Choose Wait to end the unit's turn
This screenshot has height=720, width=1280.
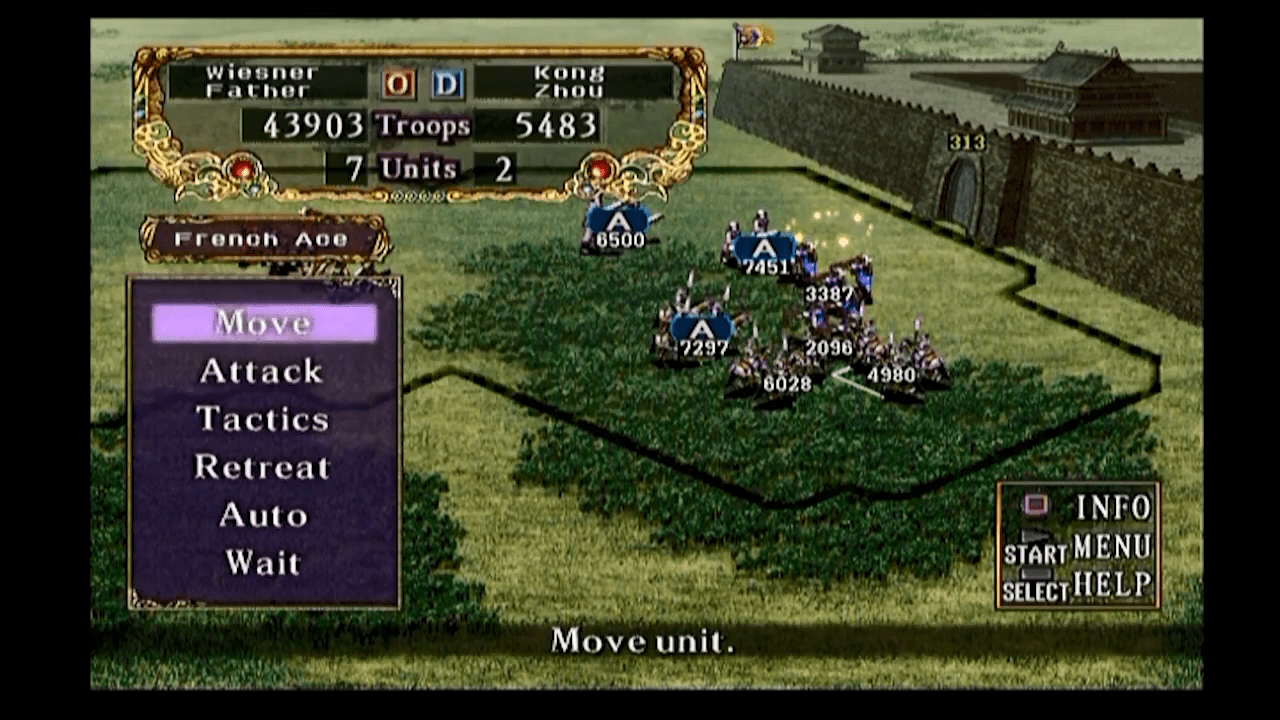pyautogui.click(x=263, y=563)
